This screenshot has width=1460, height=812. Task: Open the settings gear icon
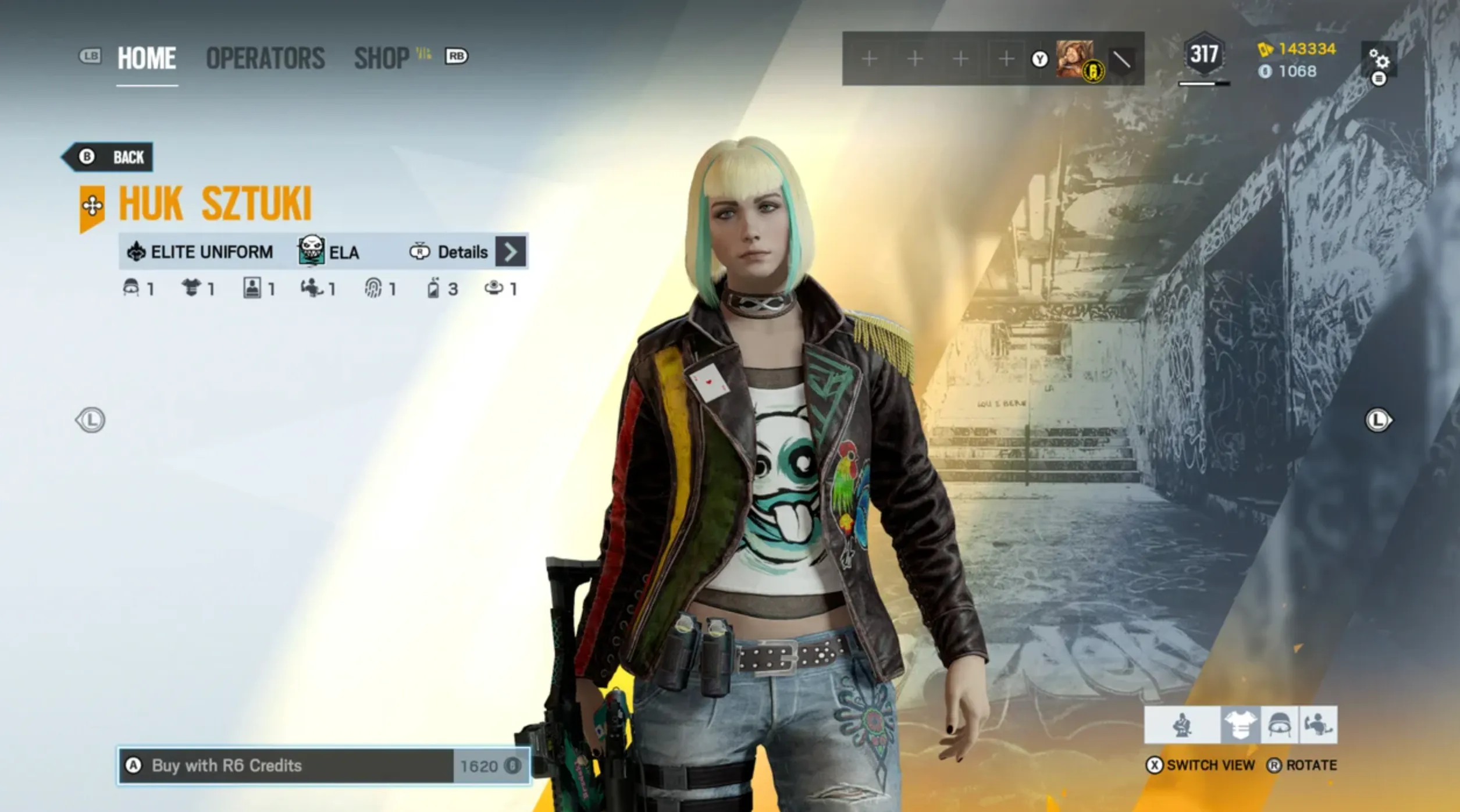tap(1379, 59)
